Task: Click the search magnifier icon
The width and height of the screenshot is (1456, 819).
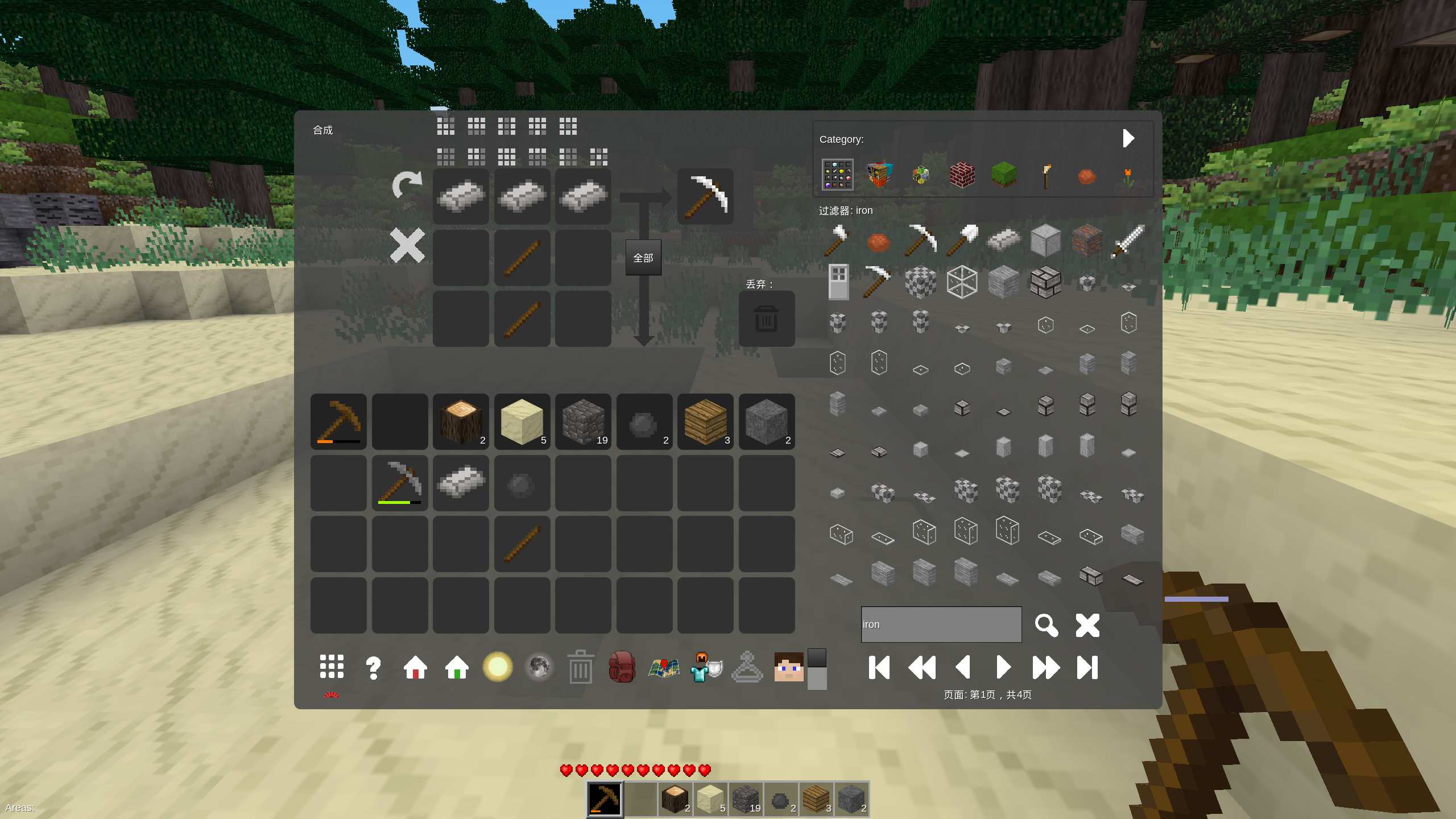Action: pyautogui.click(x=1047, y=625)
